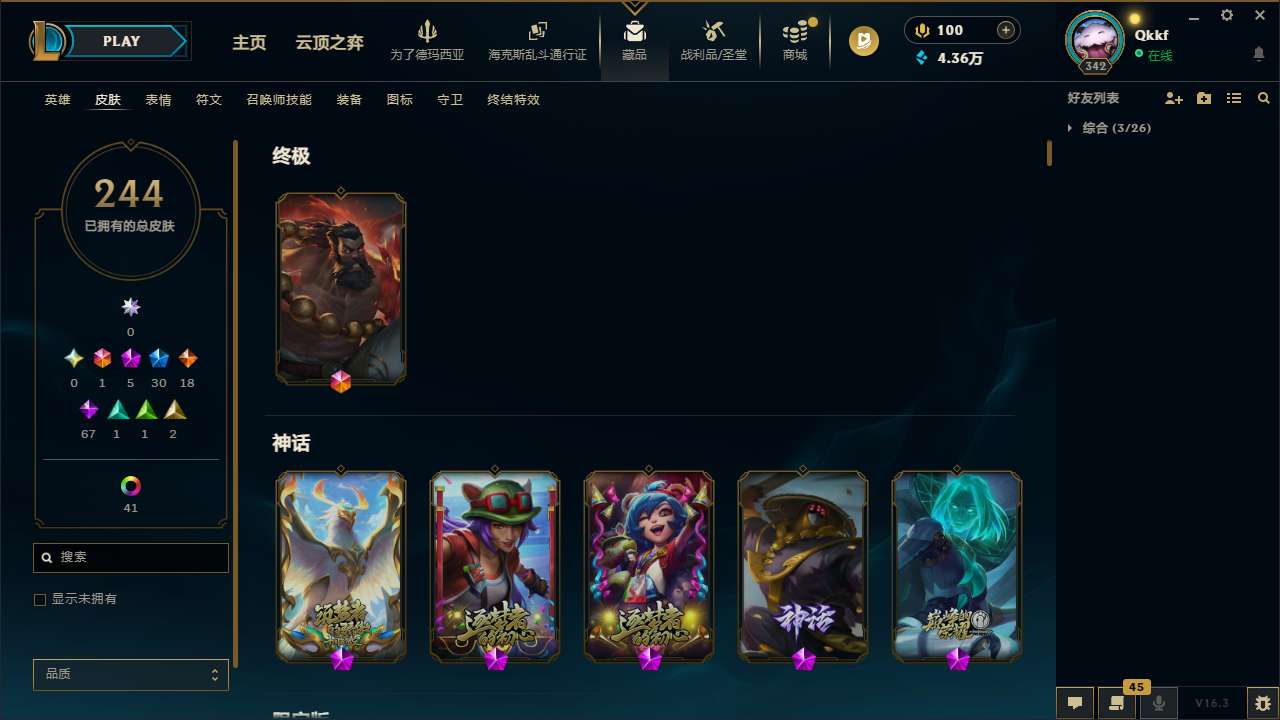Image resolution: width=1280 pixels, height=720 pixels.
Task: Click the skin search input field
Action: click(x=130, y=557)
